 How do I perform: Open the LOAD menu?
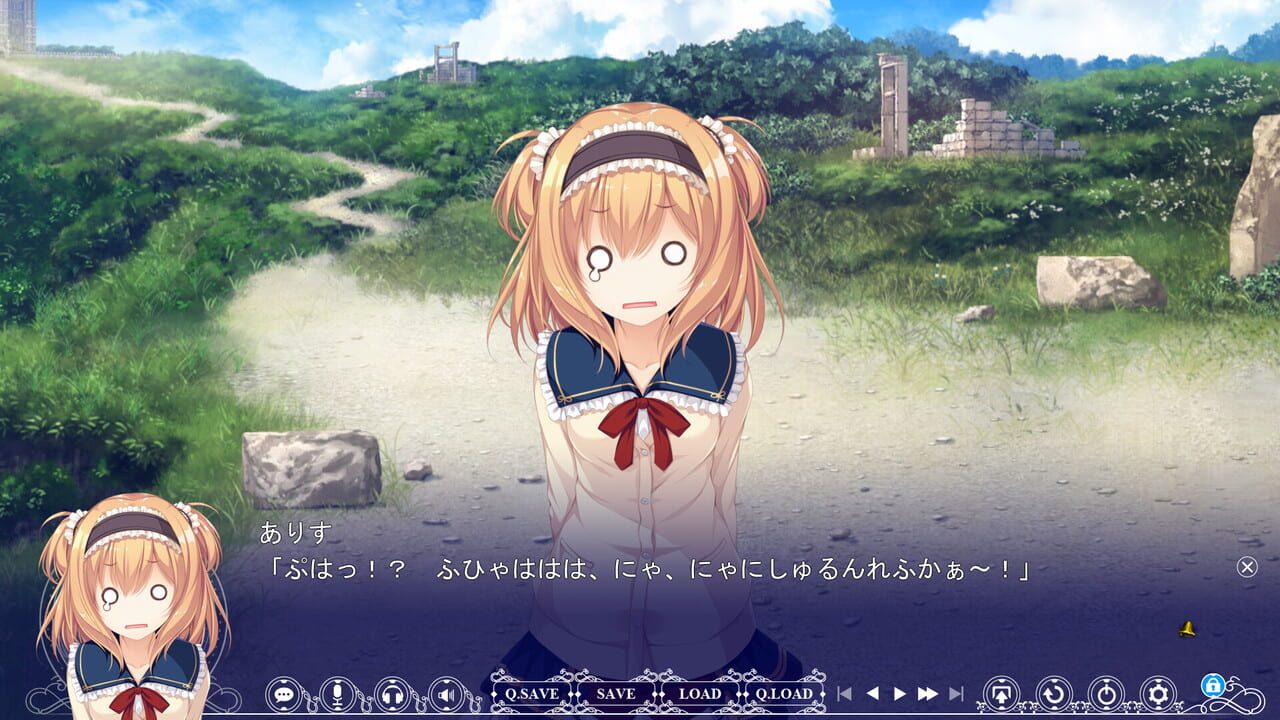pos(703,692)
